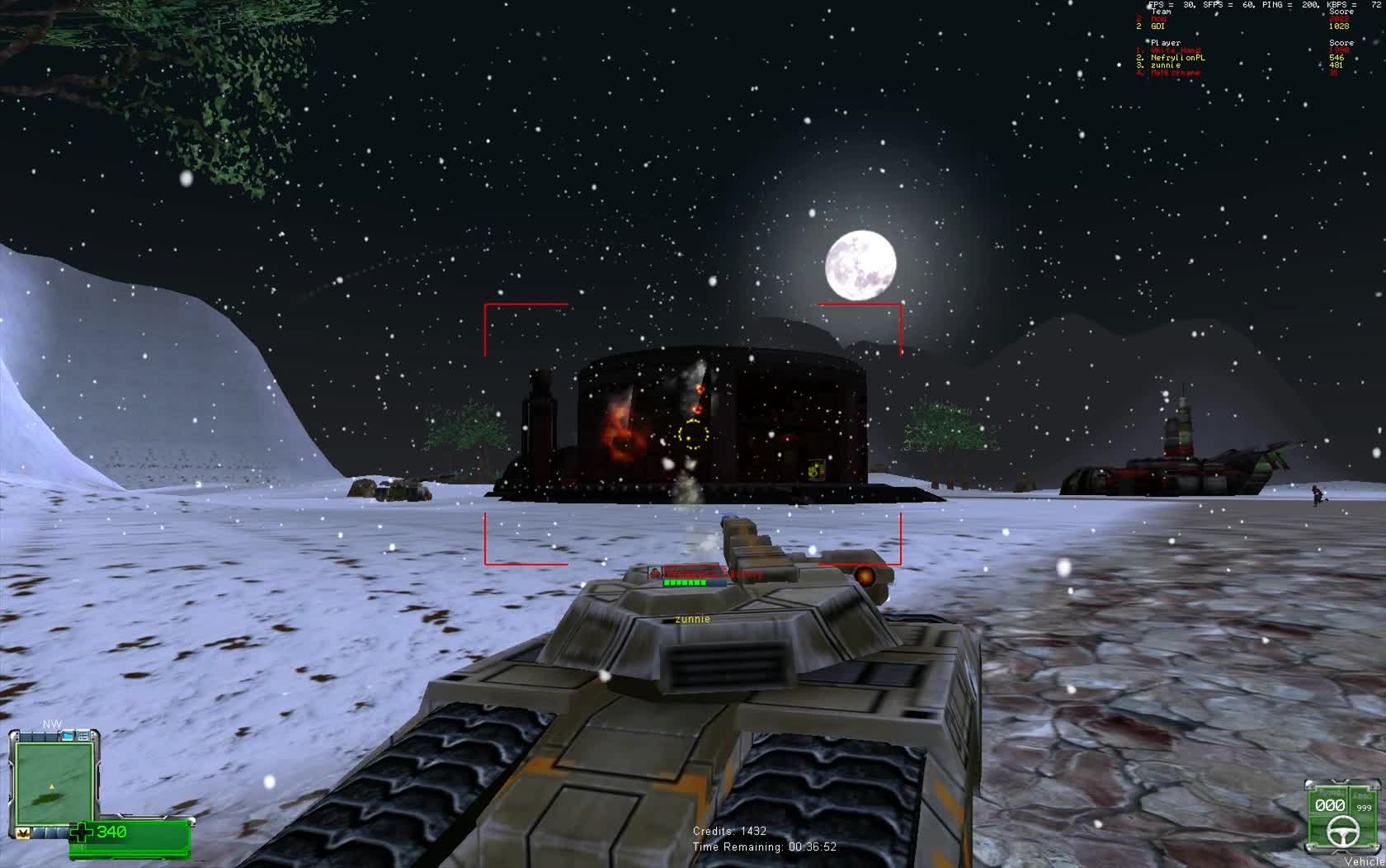Screen dimensions: 1386x868
Task: Select the steering wheel vehicle icon
Action: (1343, 831)
